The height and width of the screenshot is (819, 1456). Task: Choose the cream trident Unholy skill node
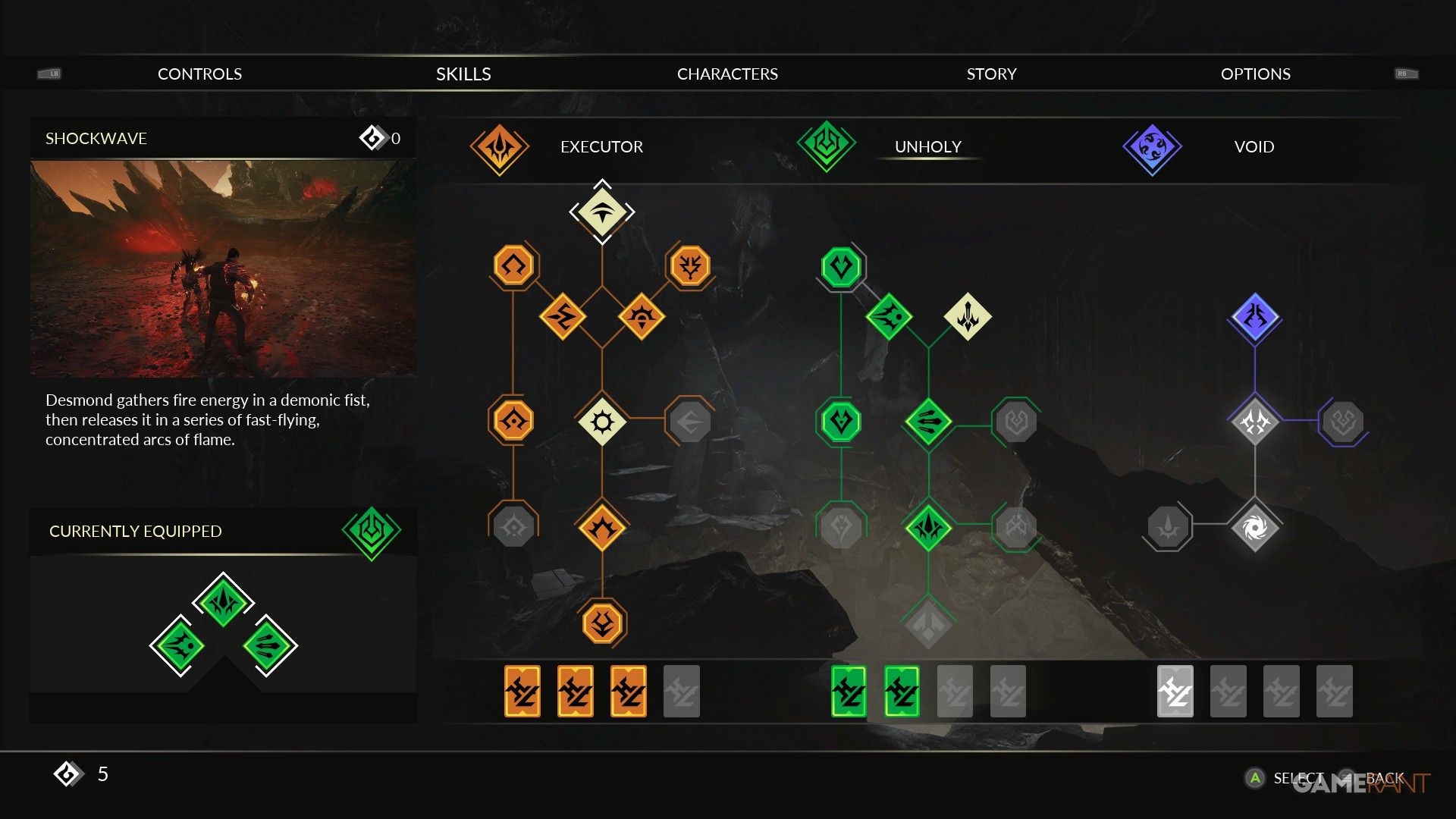[x=968, y=316]
